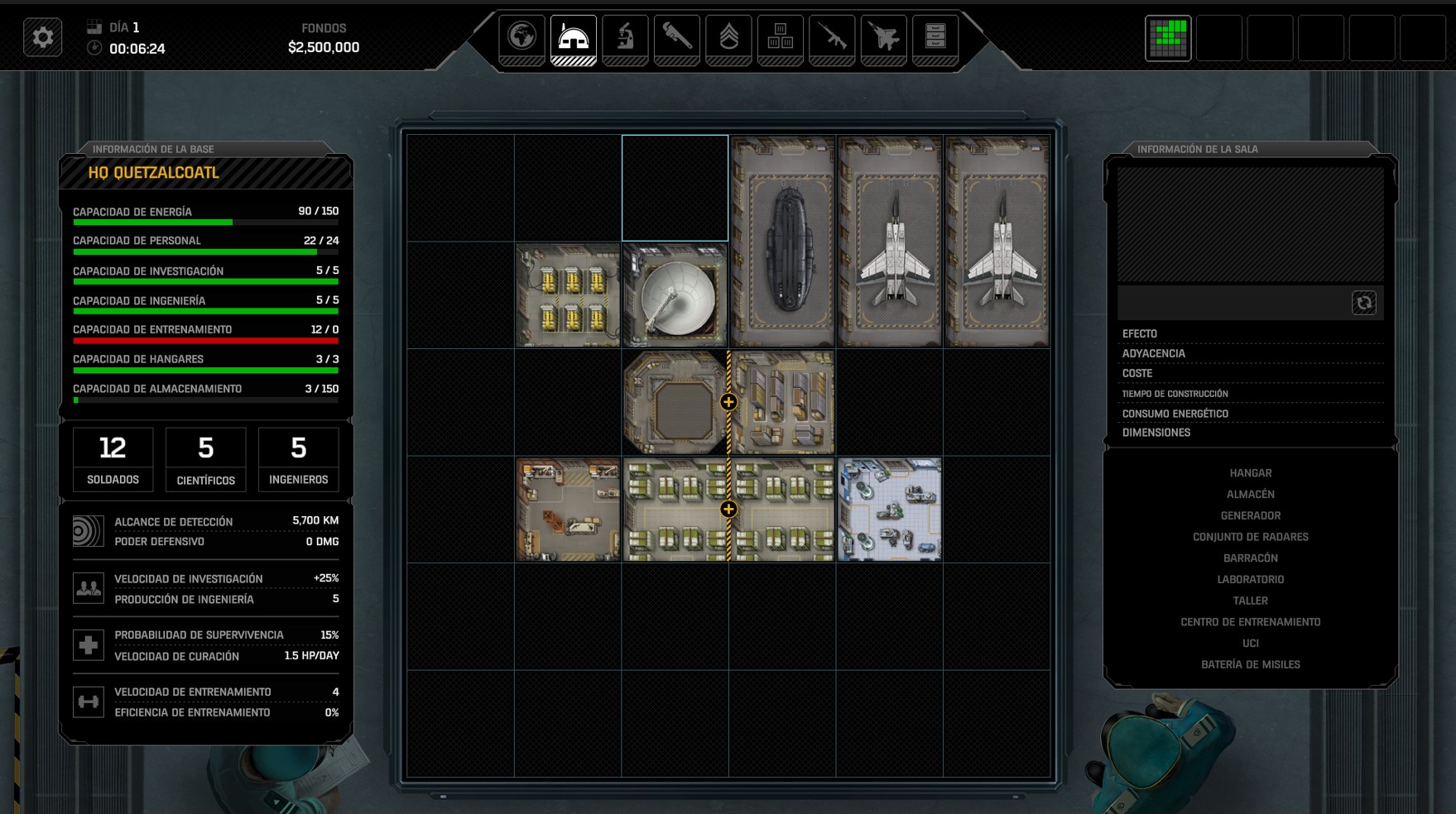This screenshot has width=1456, height=814.
Task: Choose Almacén from the room list
Action: tap(1250, 495)
